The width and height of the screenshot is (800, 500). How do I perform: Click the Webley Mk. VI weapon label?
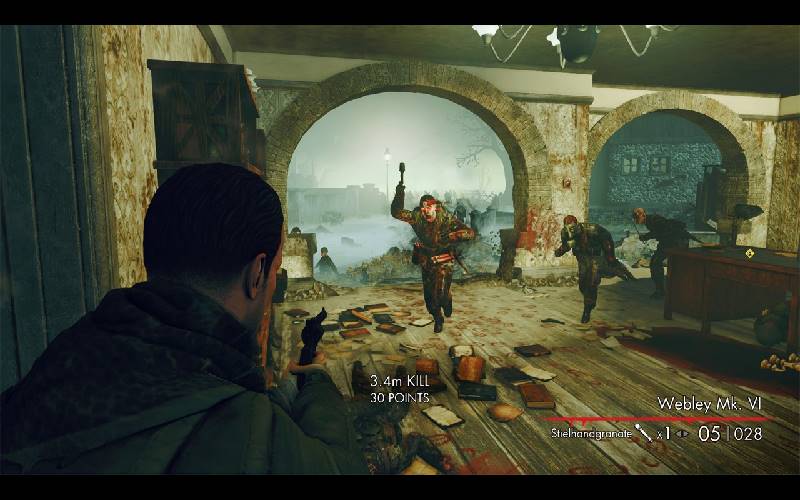710,403
